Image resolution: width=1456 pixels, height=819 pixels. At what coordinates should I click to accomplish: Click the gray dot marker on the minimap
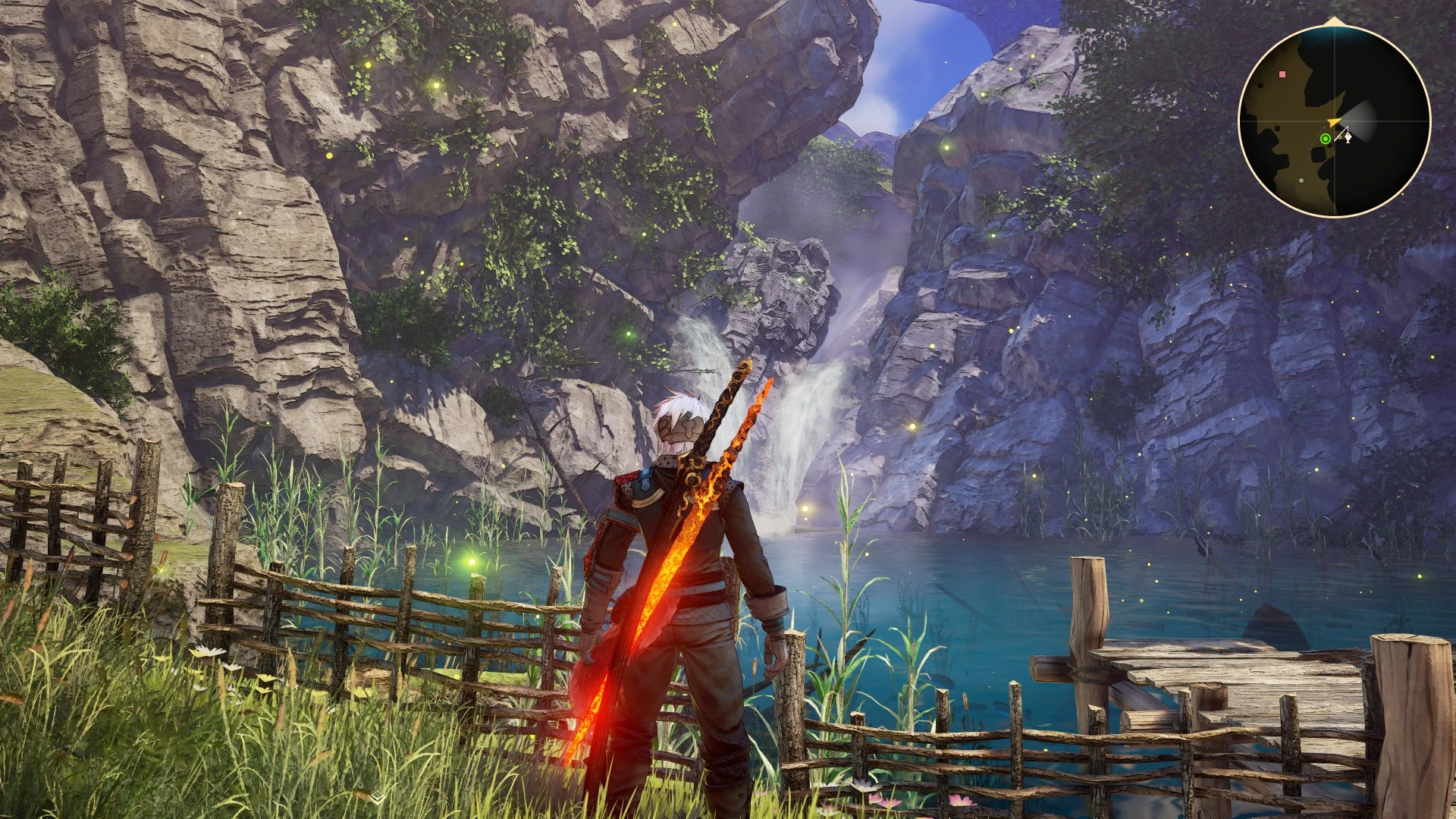tap(1301, 180)
